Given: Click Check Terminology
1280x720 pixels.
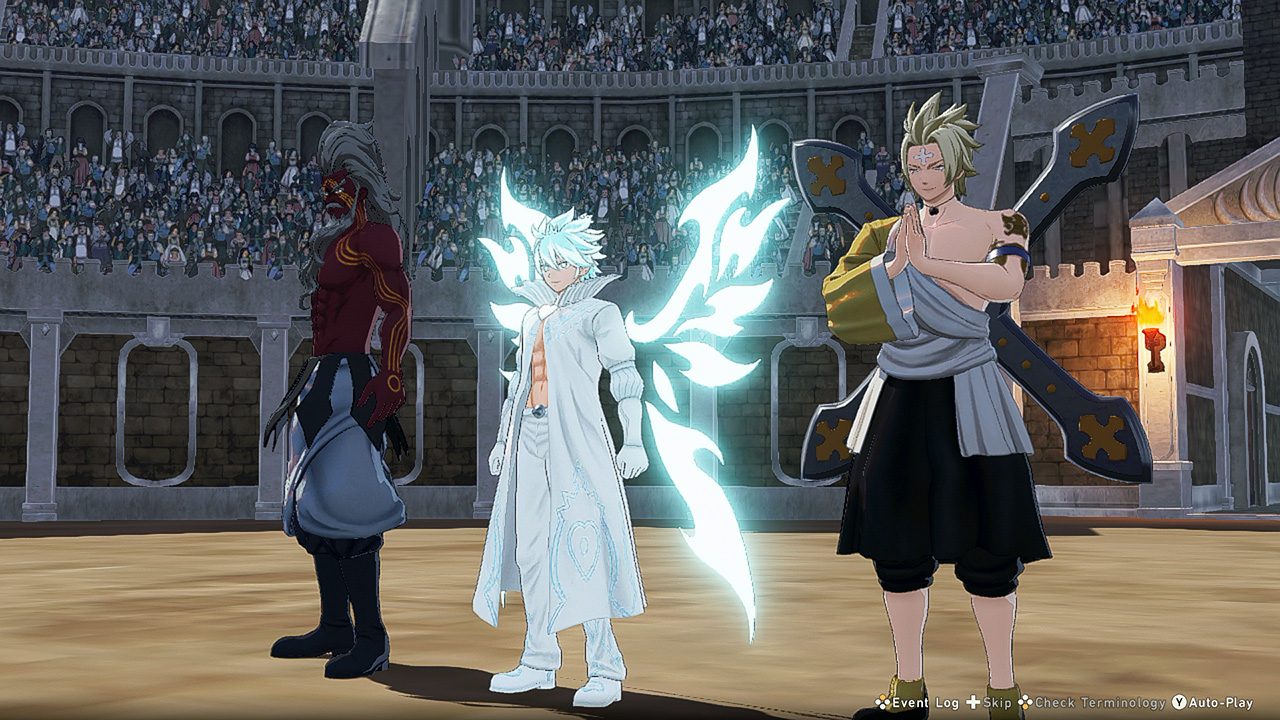Looking at the screenshot, I should click(1100, 703).
